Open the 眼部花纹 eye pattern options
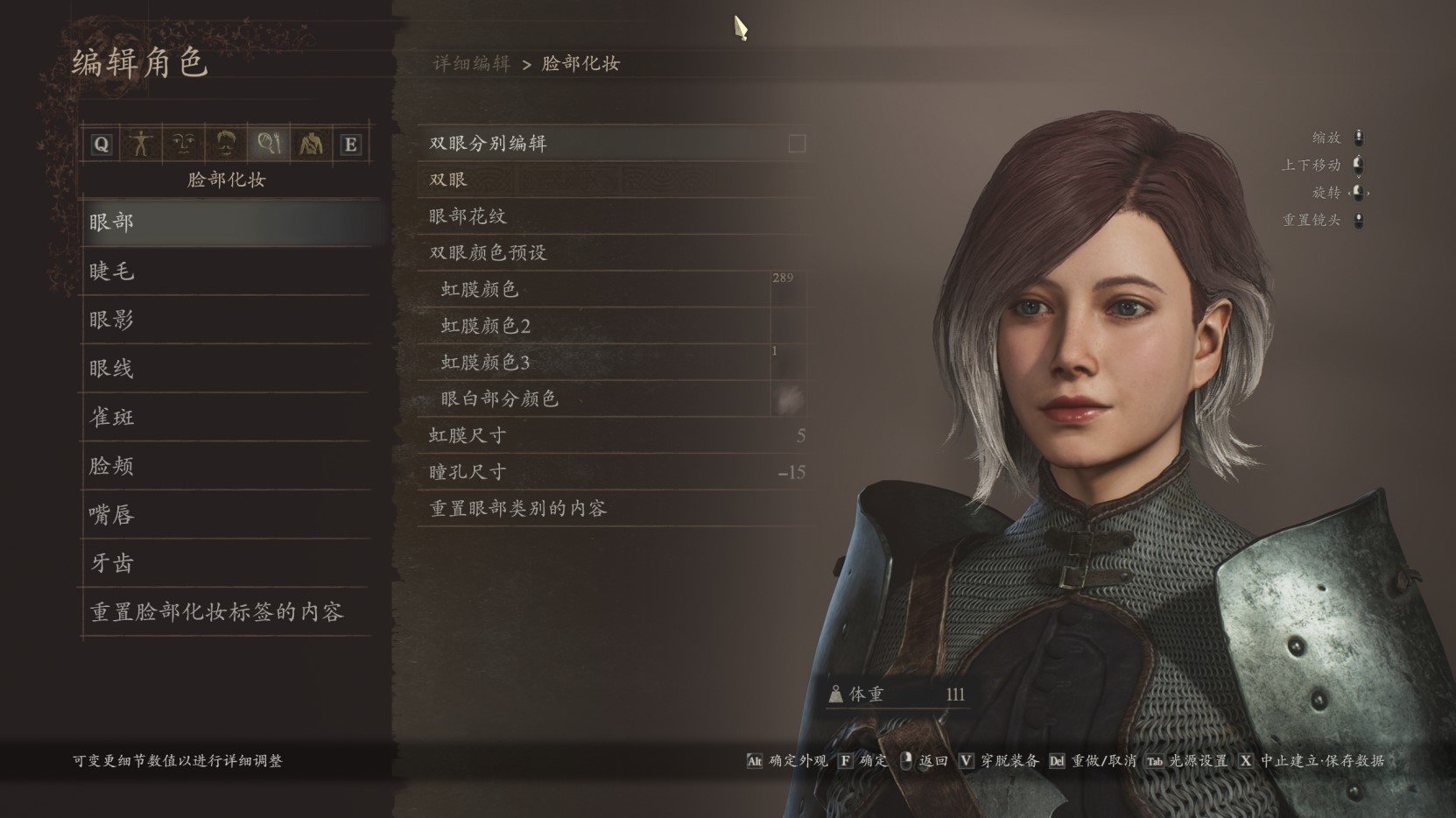 525,215
